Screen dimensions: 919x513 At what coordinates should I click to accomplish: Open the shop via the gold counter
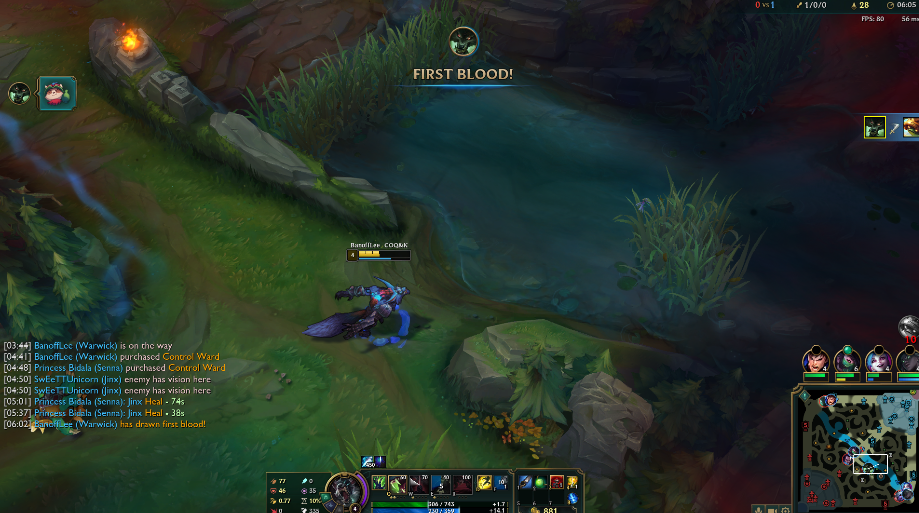[545, 507]
